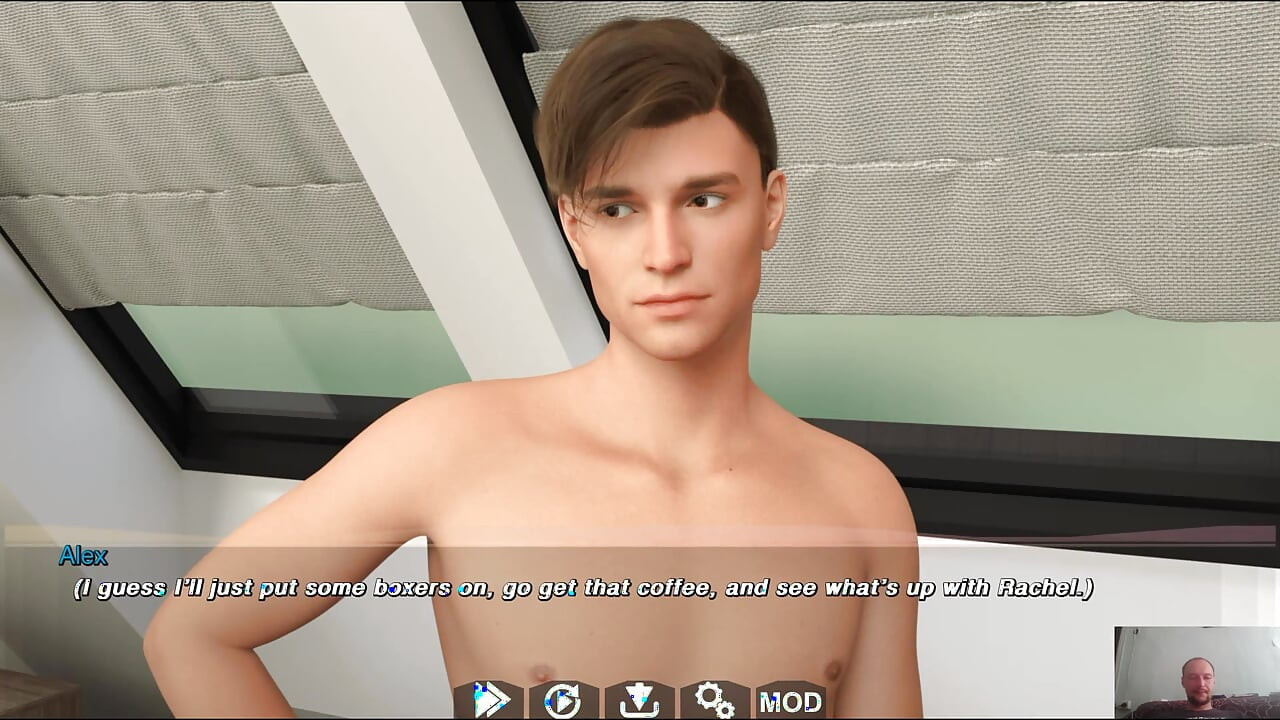Screen dimensions: 1280x720
Task: Click the dialogue text box to continue
Action: point(584,588)
